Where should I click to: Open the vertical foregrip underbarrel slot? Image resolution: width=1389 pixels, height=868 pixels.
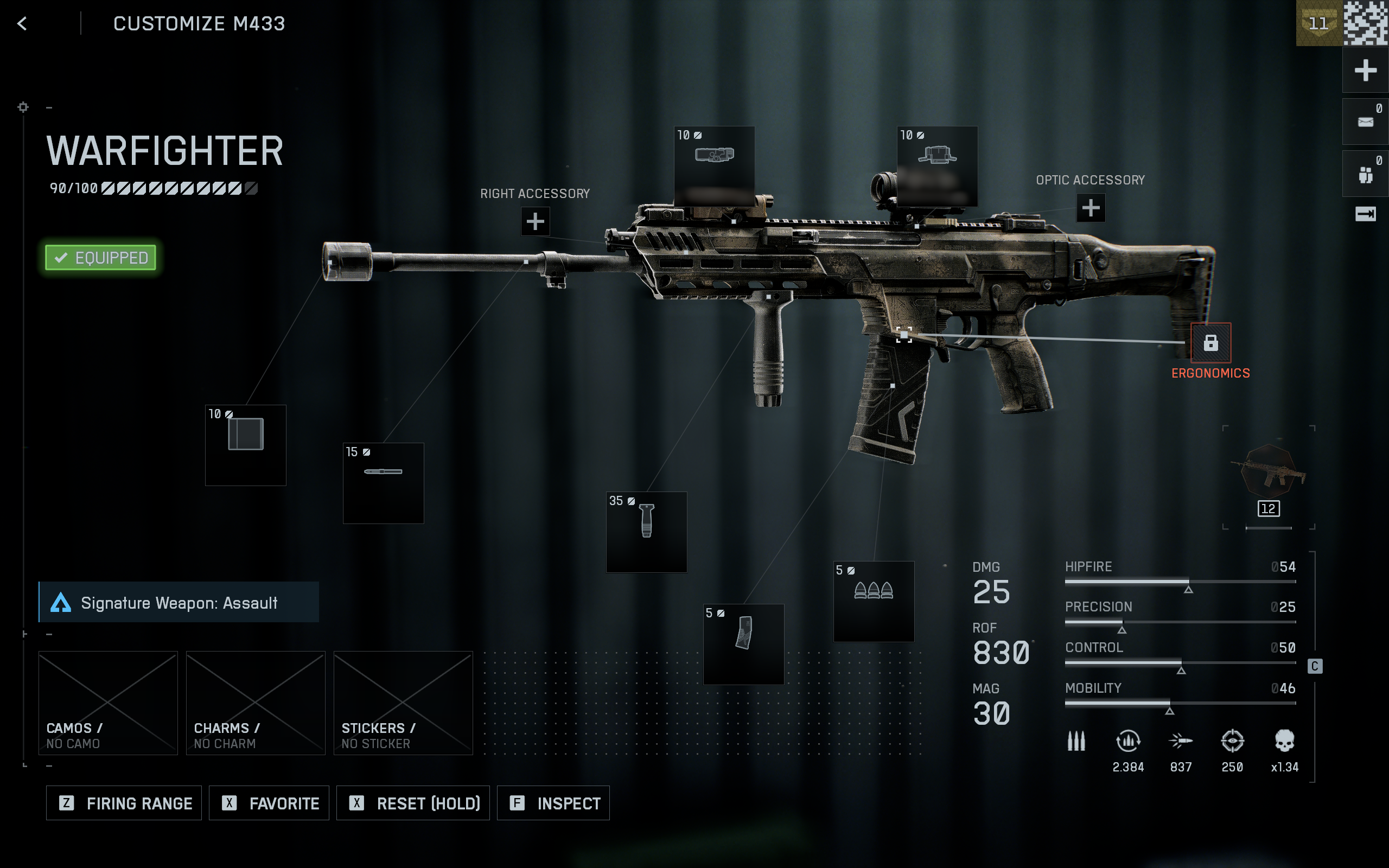click(x=646, y=532)
